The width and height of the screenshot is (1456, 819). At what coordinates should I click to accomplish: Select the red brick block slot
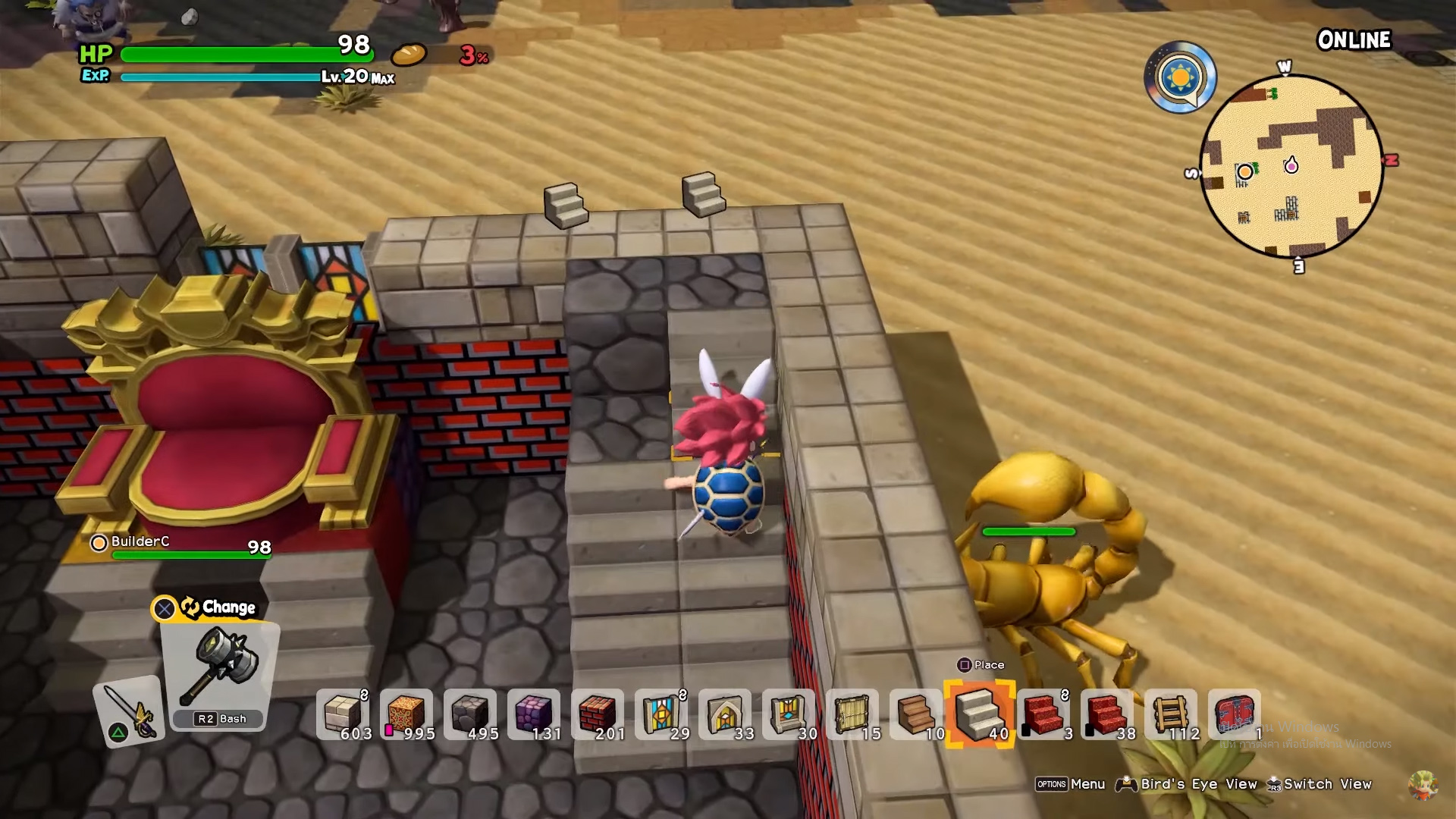(598, 714)
